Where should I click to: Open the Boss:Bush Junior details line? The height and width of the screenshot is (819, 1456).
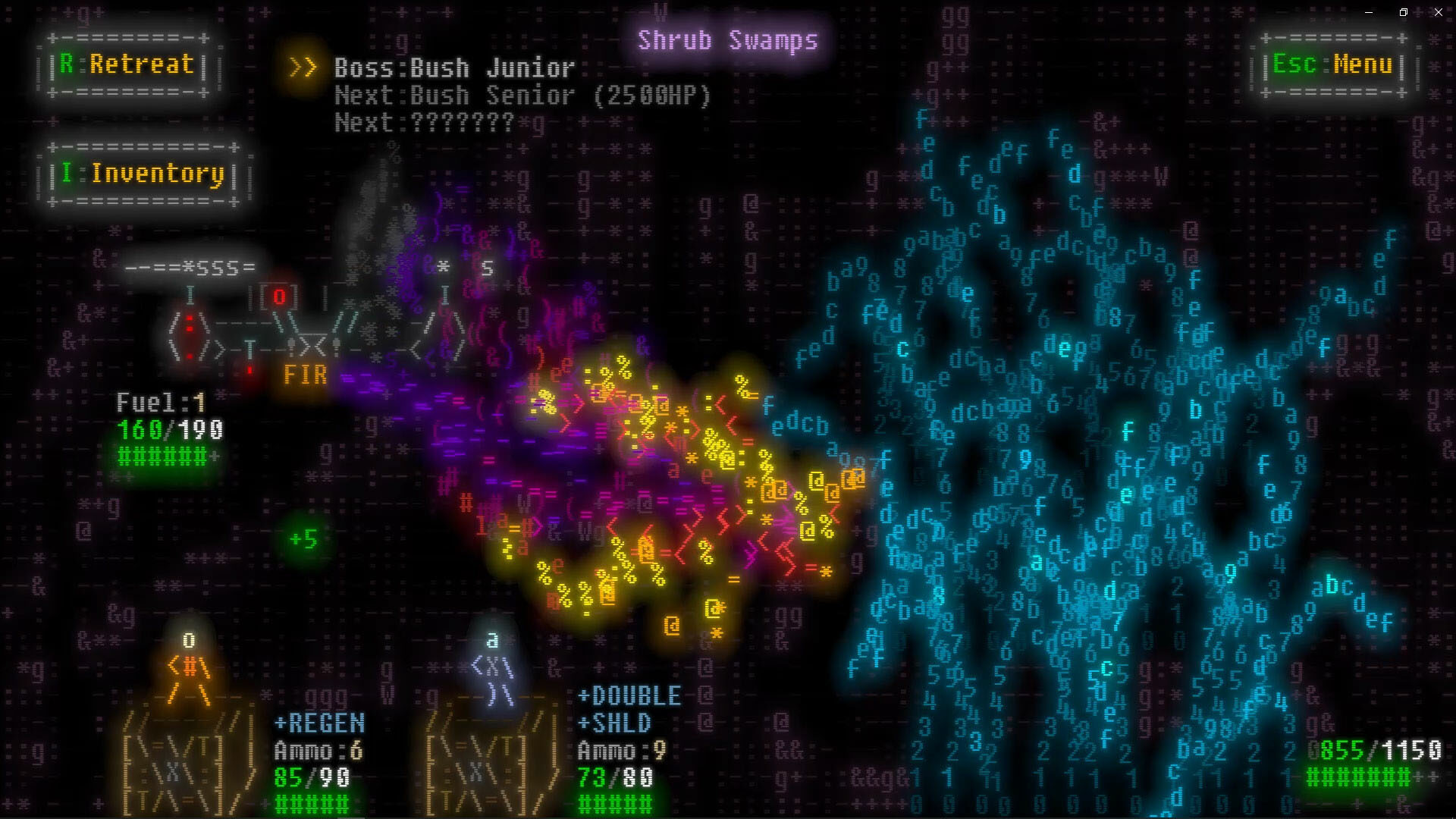(453, 68)
